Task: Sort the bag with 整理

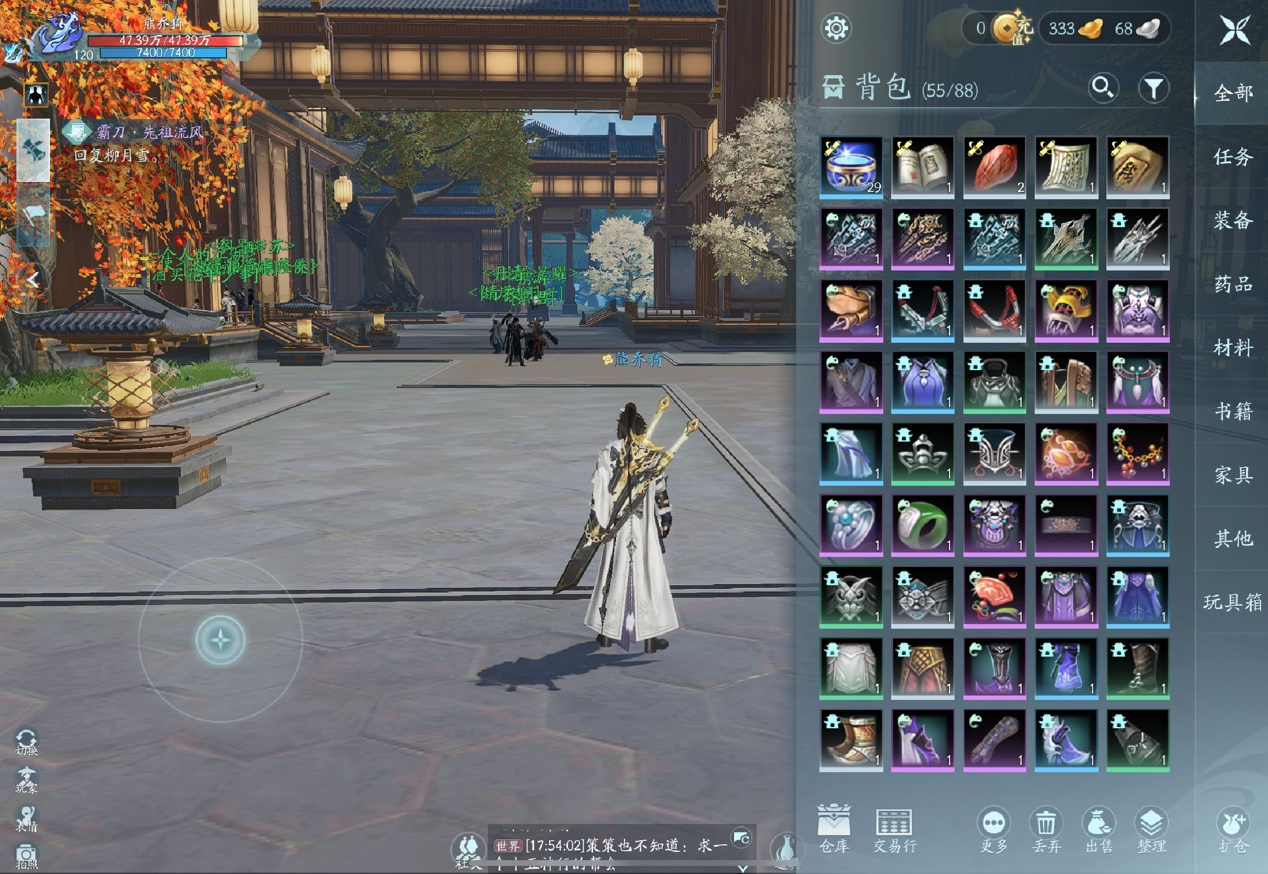Action: tap(1151, 828)
